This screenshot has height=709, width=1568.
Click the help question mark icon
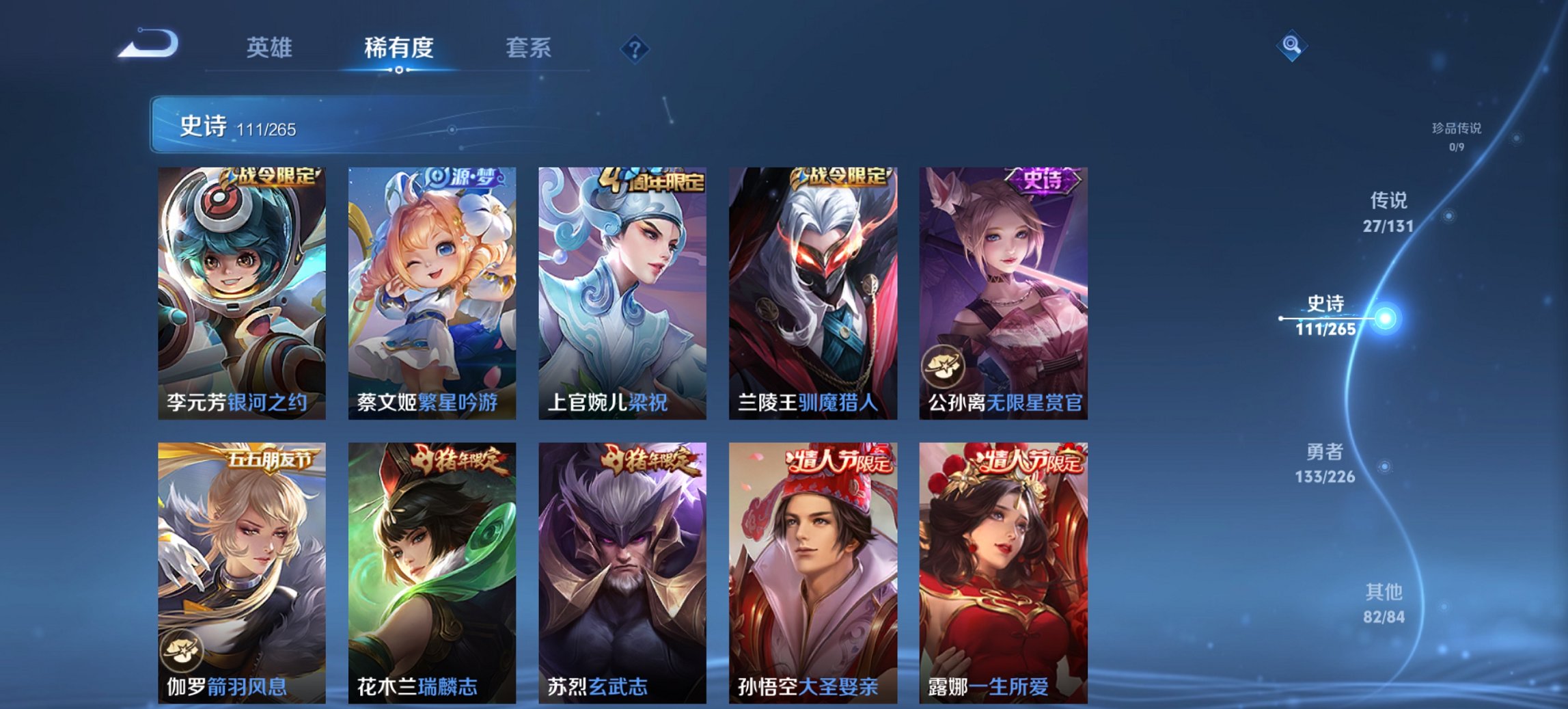tap(635, 49)
